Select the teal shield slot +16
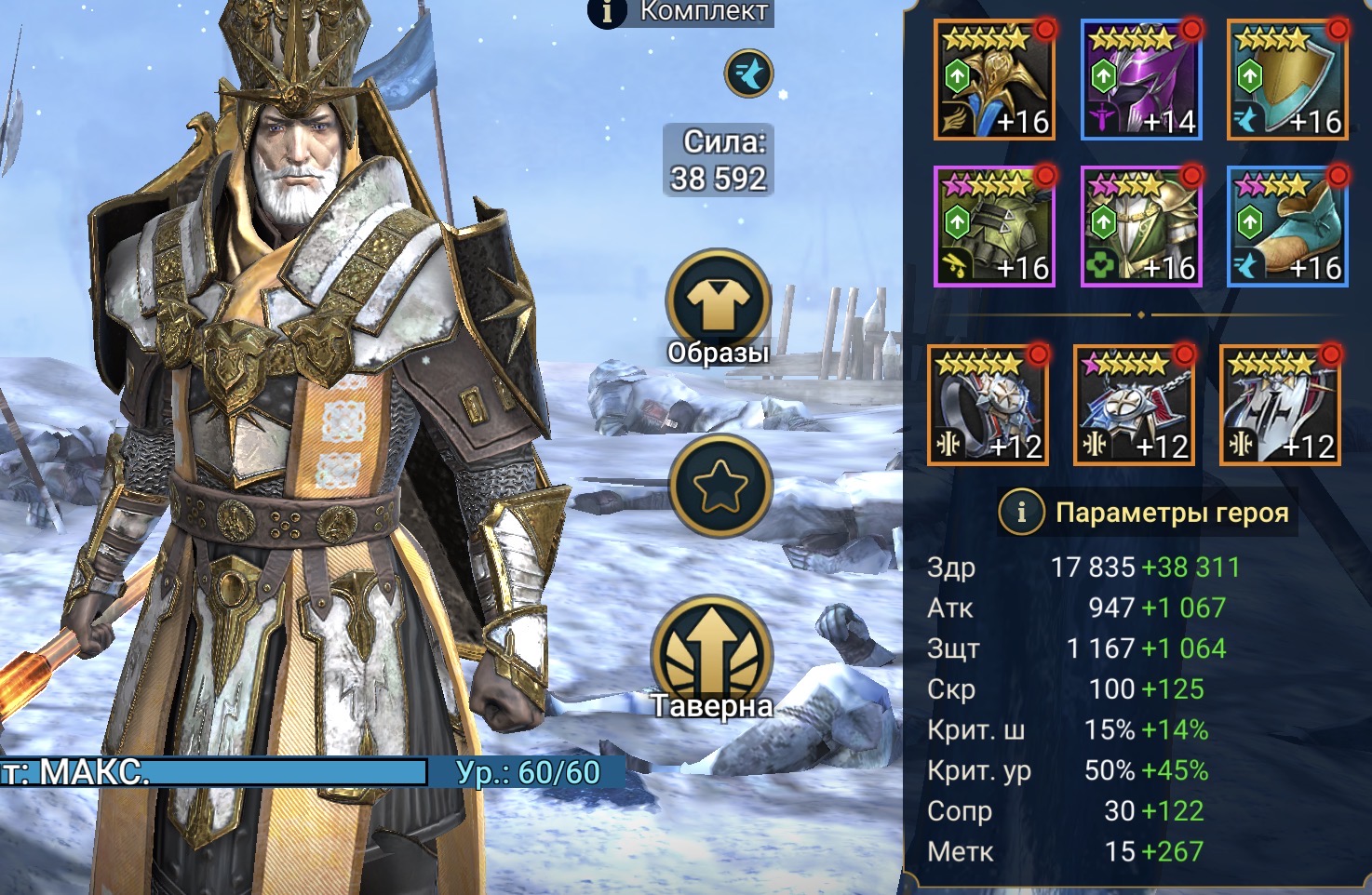Viewport: 1372px width, 895px height. pos(1287,81)
